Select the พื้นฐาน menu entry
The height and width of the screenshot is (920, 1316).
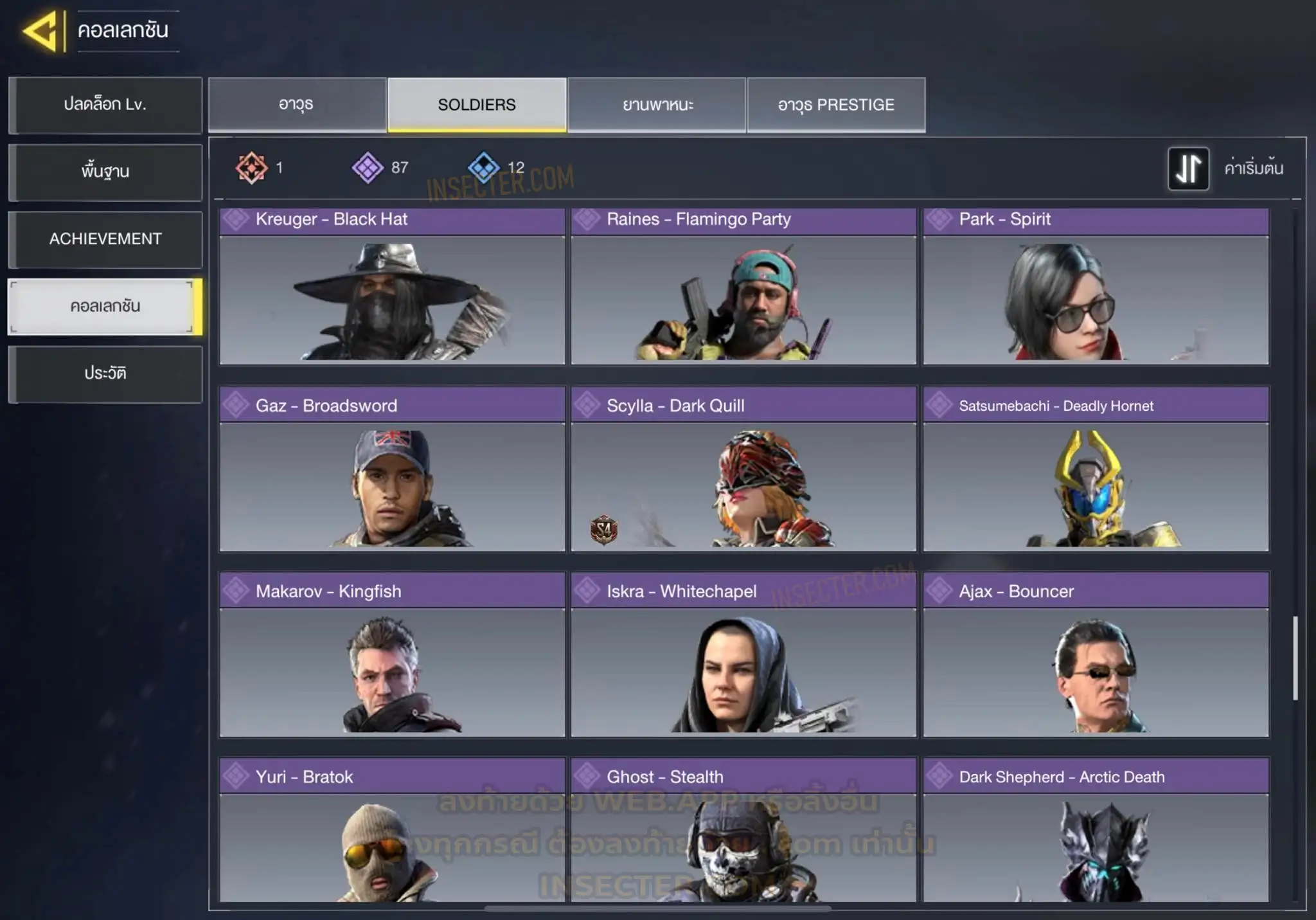click(x=105, y=172)
